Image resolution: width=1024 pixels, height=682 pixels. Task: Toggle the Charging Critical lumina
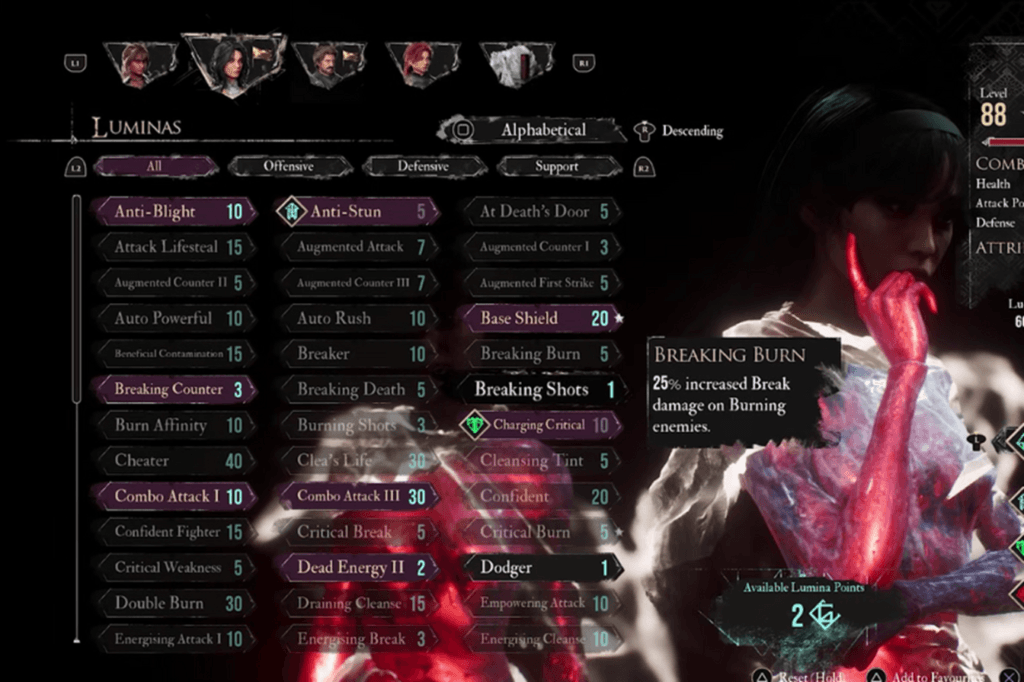[541, 425]
